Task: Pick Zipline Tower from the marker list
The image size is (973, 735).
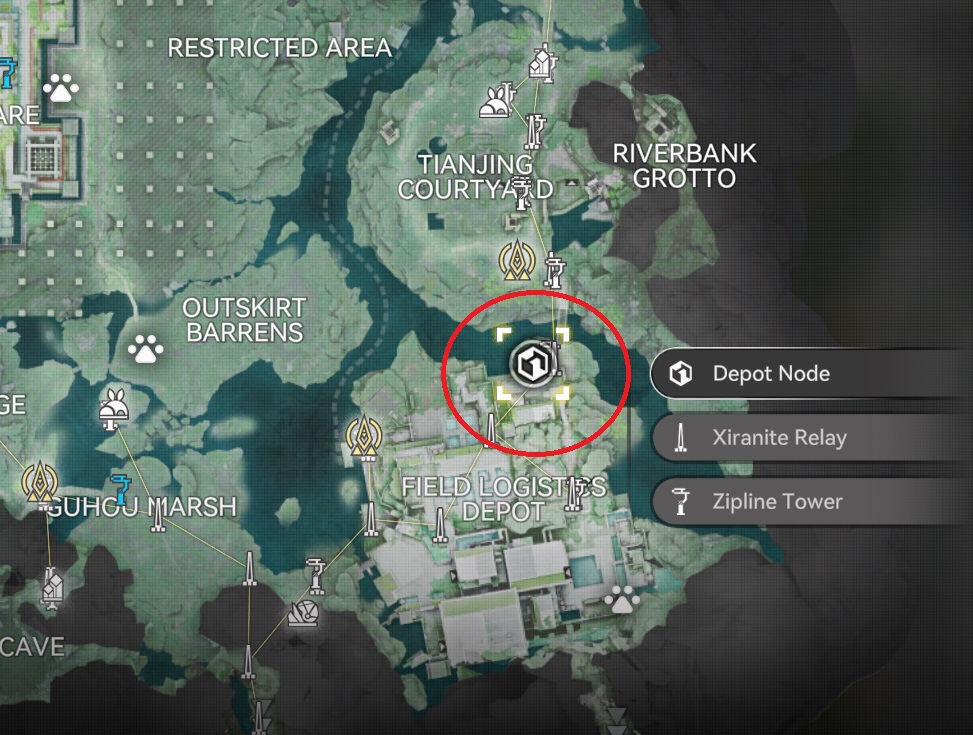Action: click(x=776, y=502)
